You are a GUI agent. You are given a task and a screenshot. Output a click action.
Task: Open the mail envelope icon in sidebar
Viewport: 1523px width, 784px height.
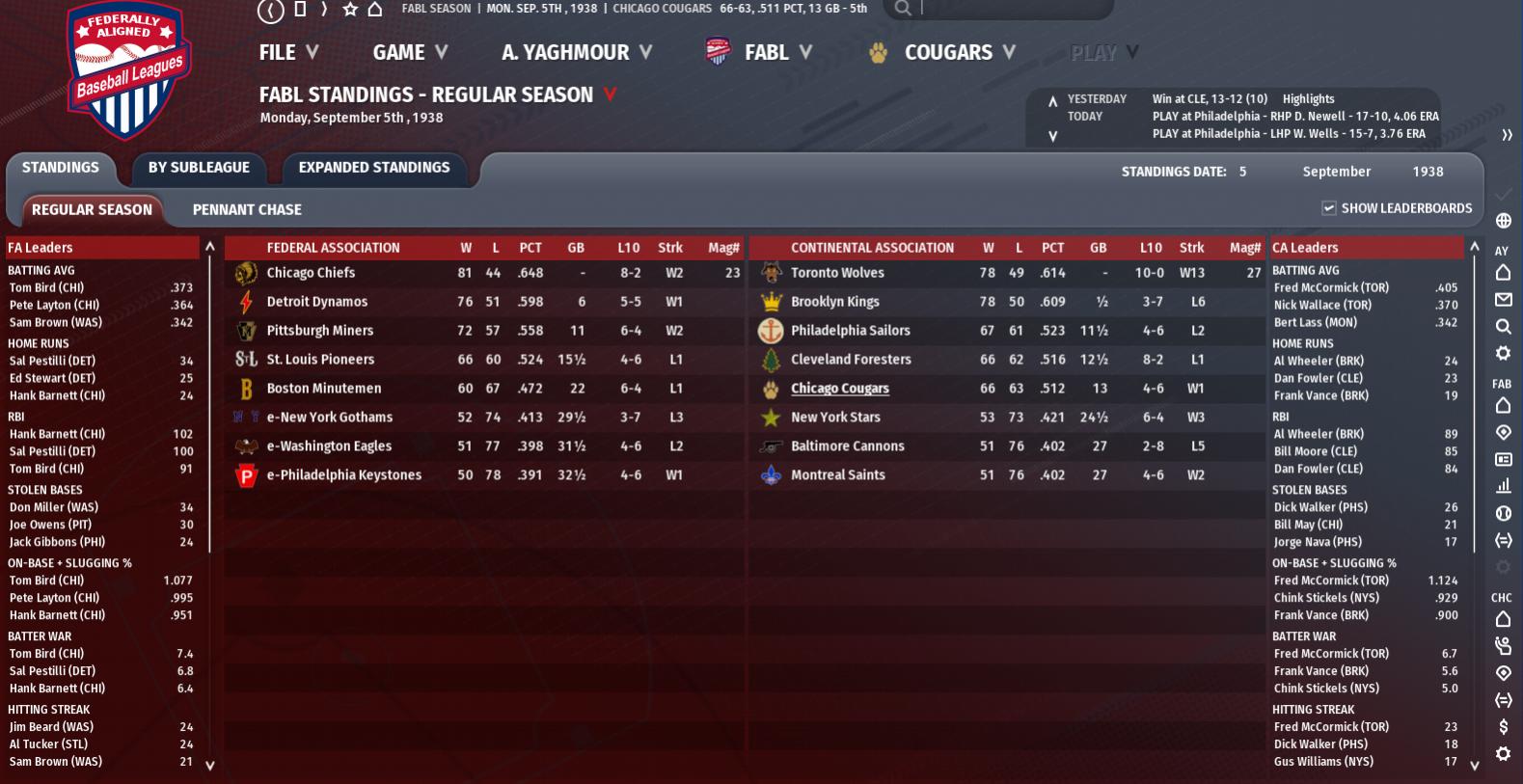coord(1503,300)
